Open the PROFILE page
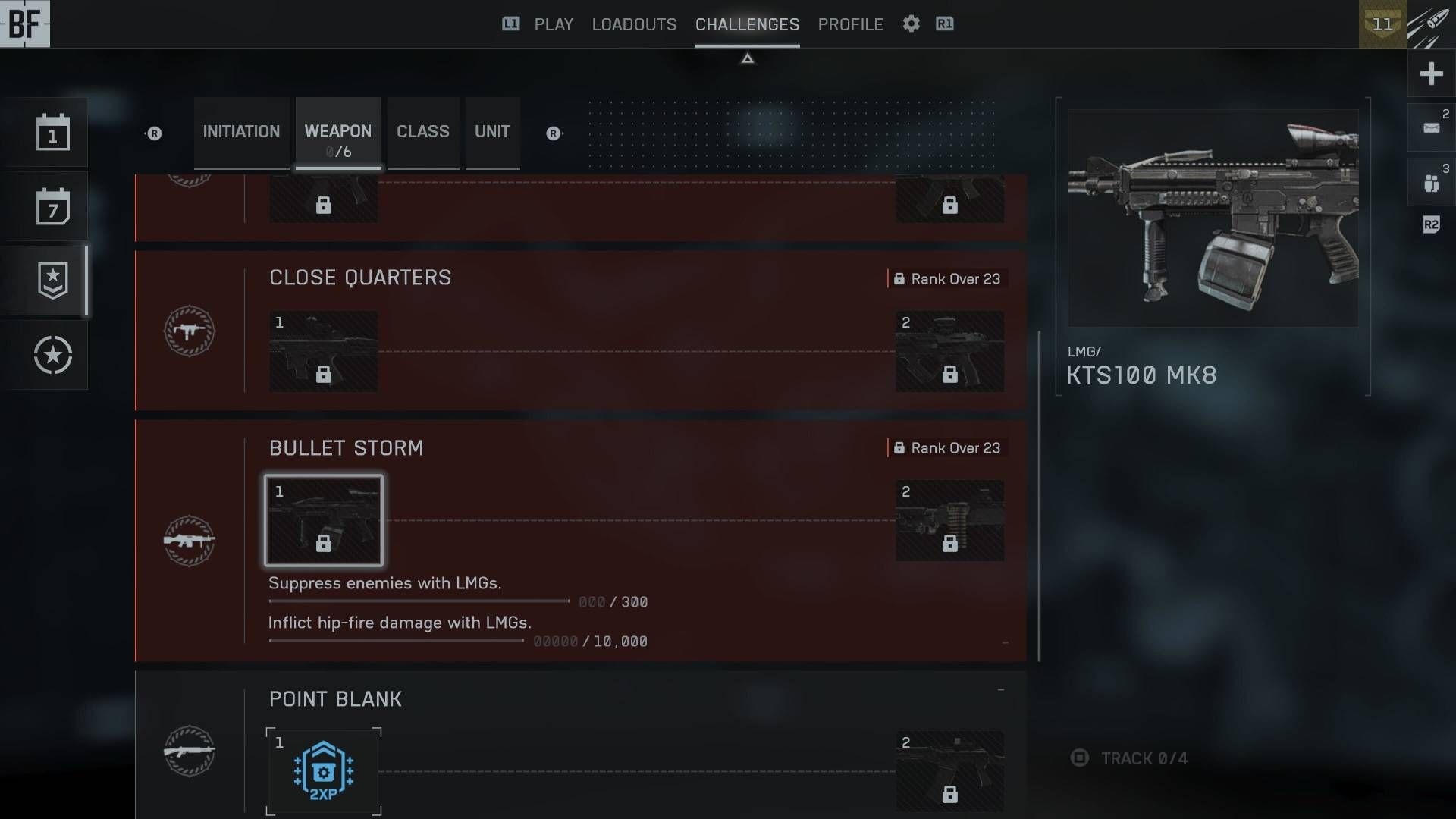Viewport: 1456px width, 819px height. 850,24
